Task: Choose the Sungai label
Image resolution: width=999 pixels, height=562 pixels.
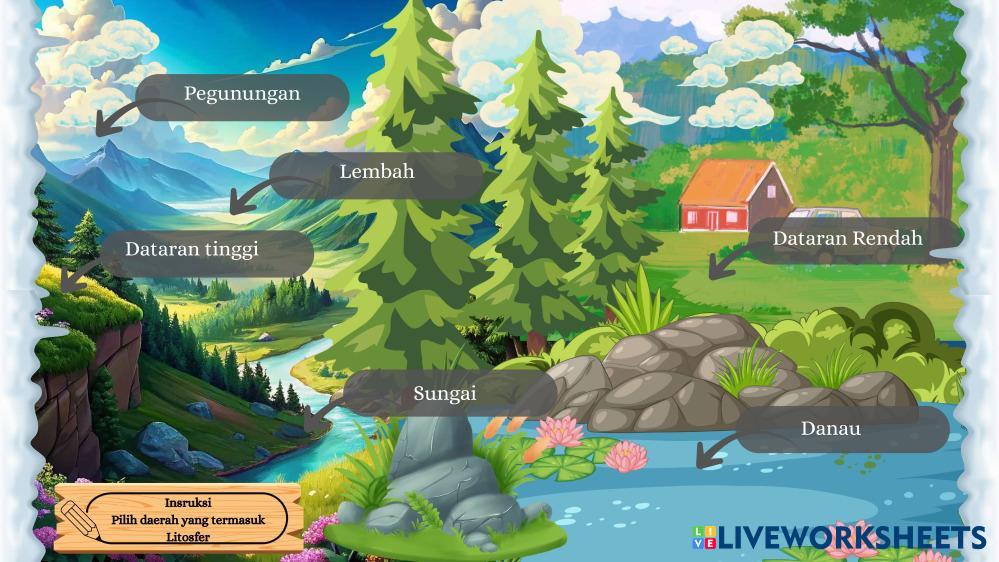Action: coord(445,394)
